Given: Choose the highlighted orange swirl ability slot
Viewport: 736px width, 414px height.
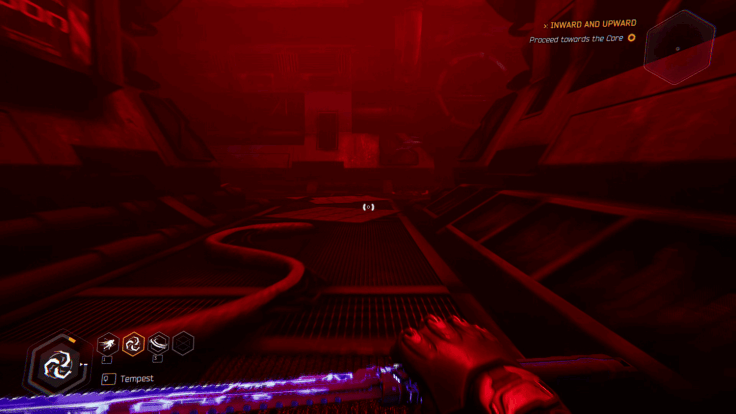Looking at the screenshot, I should tap(132, 345).
